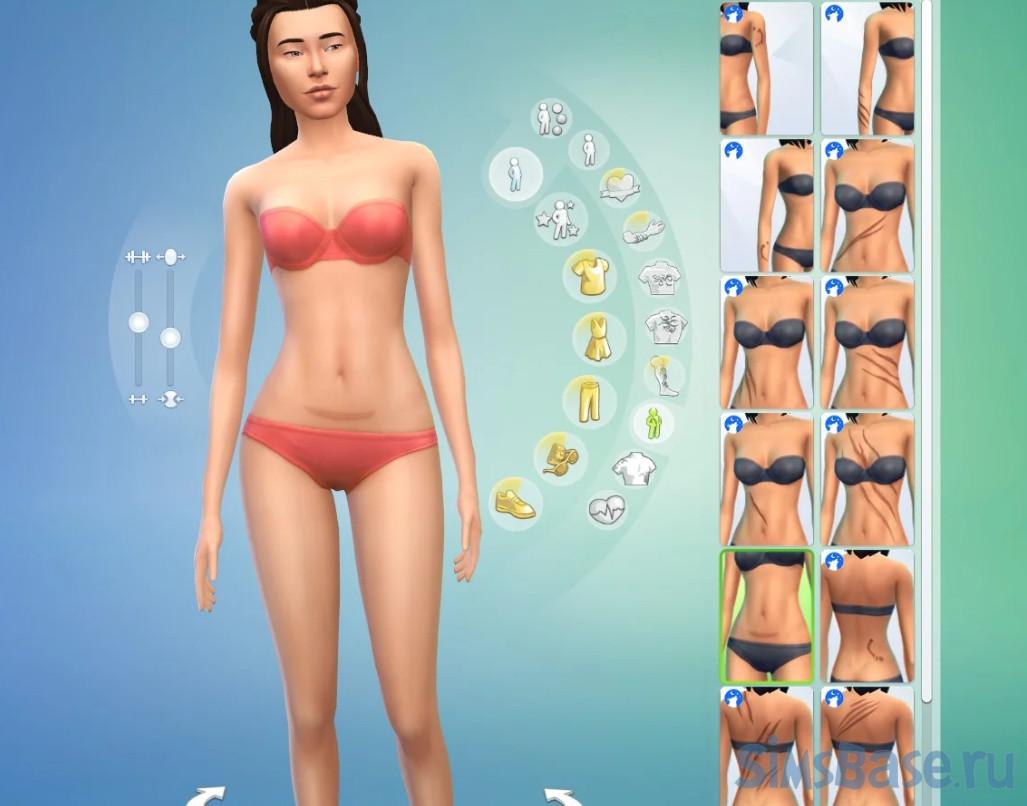Open the tops clothing category
This screenshot has height=806, width=1027.
point(589,273)
